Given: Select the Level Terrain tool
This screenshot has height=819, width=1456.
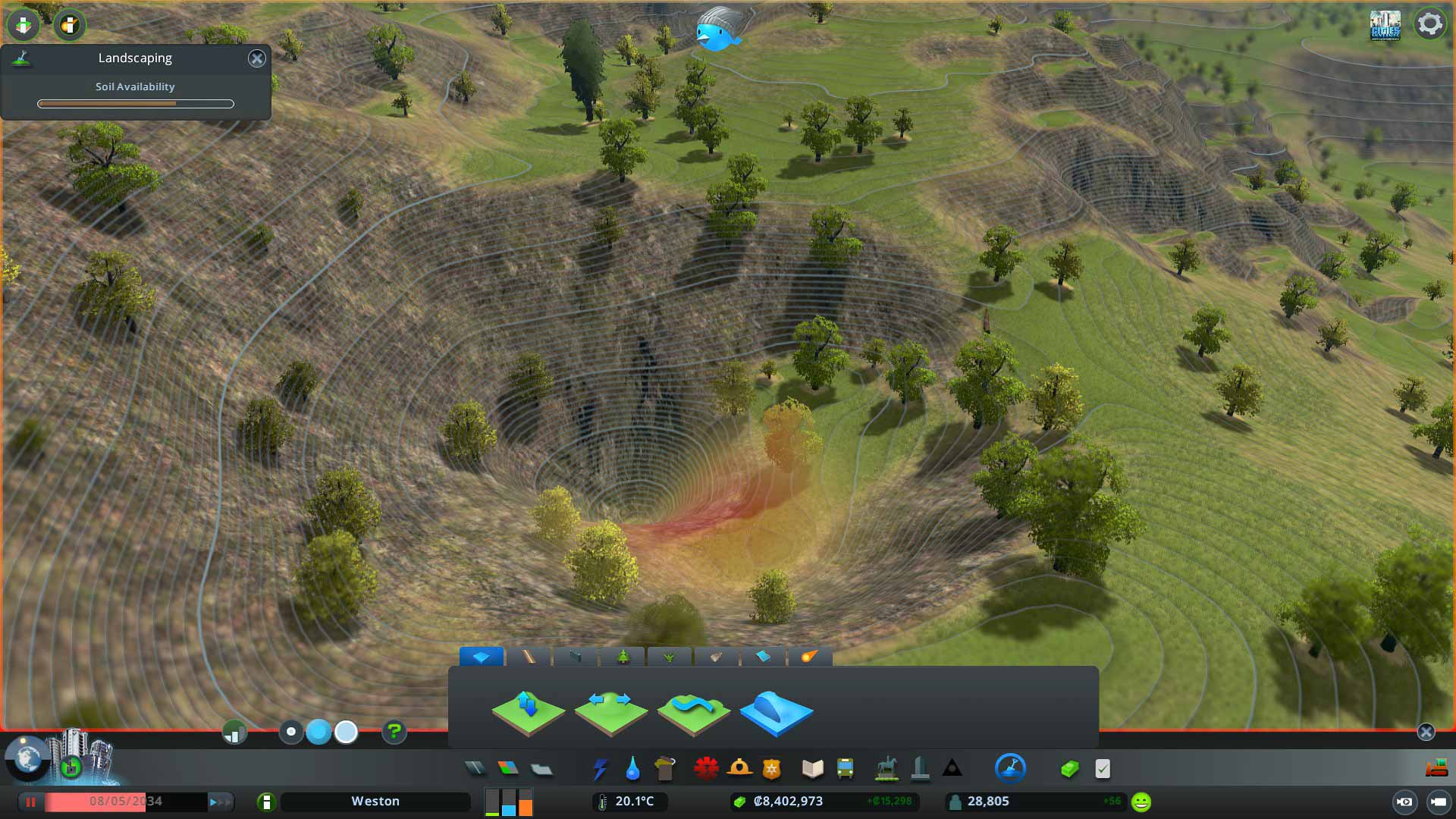Looking at the screenshot, I should [610, 711].
